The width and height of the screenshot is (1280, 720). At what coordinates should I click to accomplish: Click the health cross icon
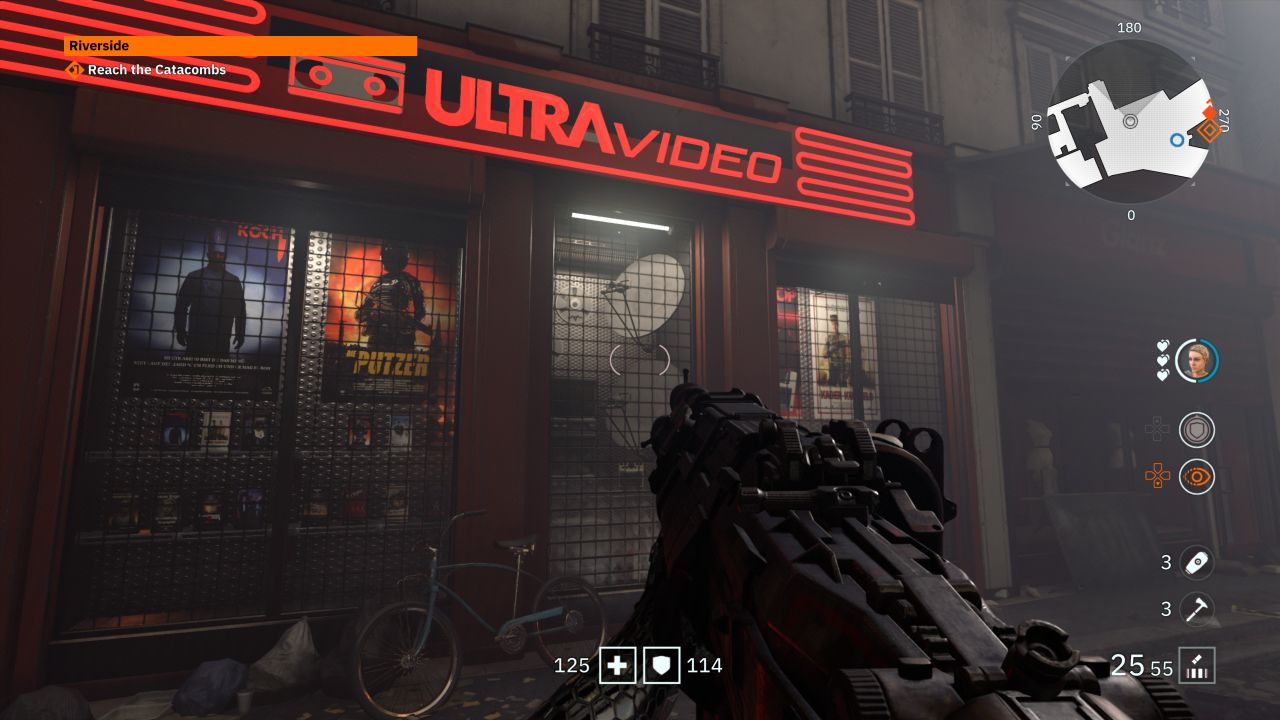617,665
